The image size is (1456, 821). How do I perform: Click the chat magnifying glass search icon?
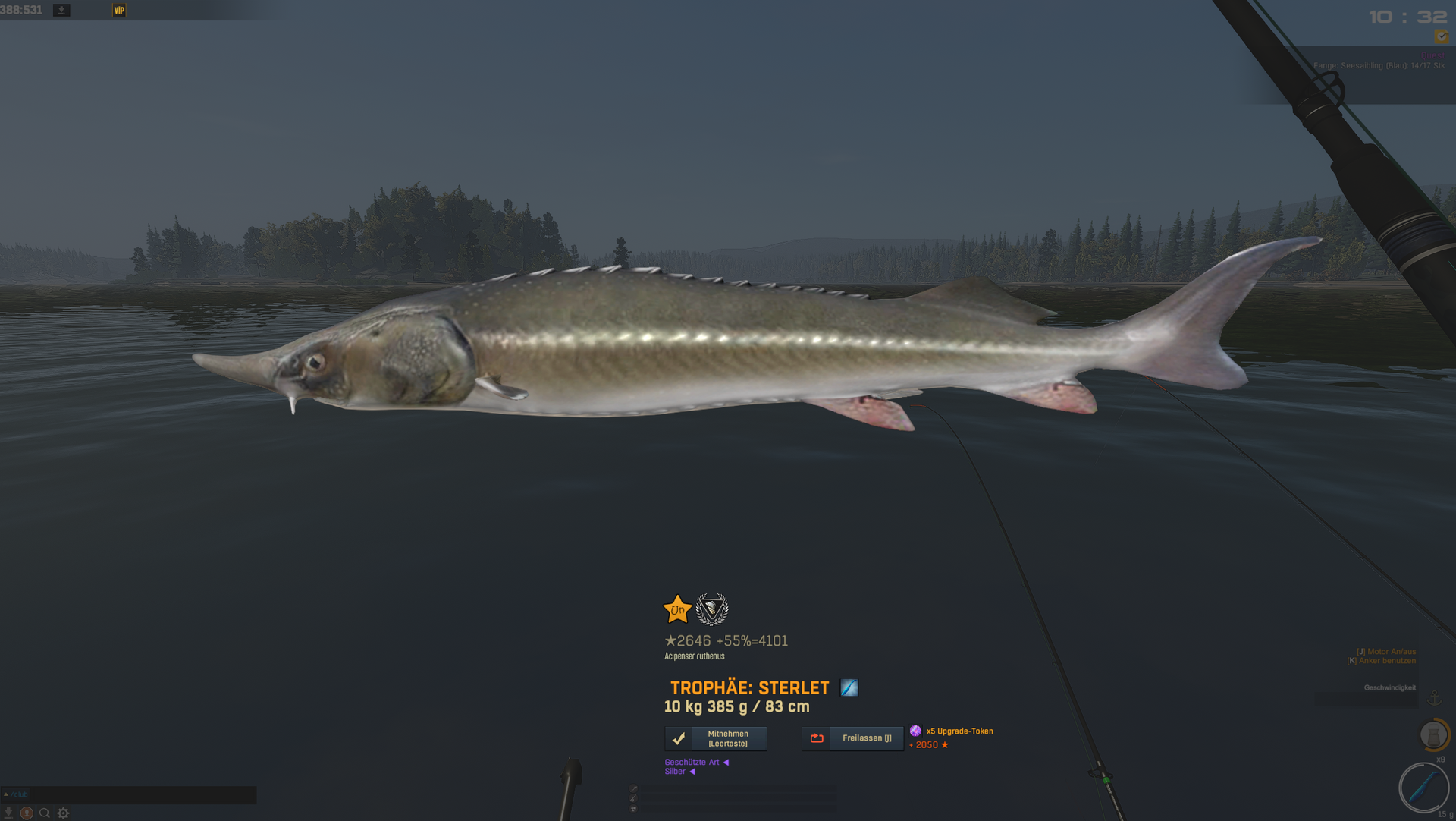click(45, 813)
